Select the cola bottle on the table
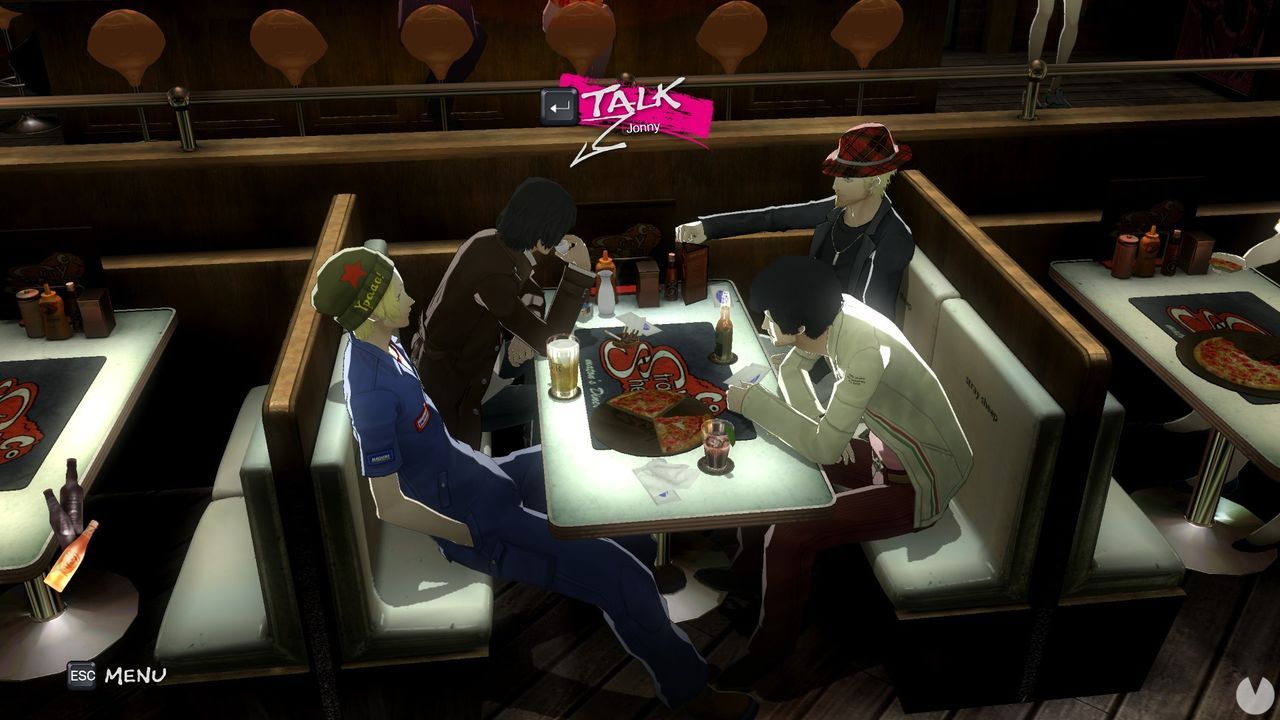Screen dimensions: 1280x720 723,330
